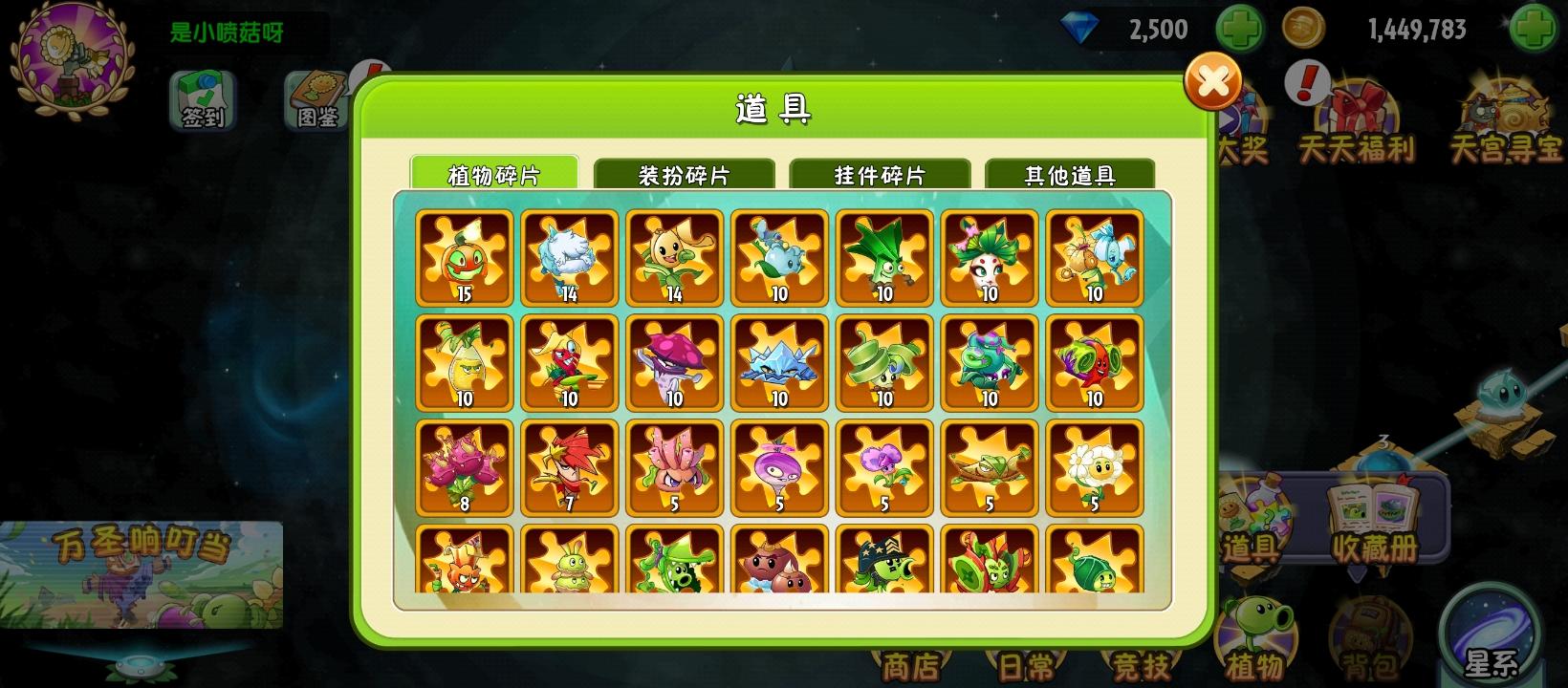The width and height of the screenshot is (1568, 688).
Task: Switch to the 装扮碎片 tab
Action: (686, 174)
